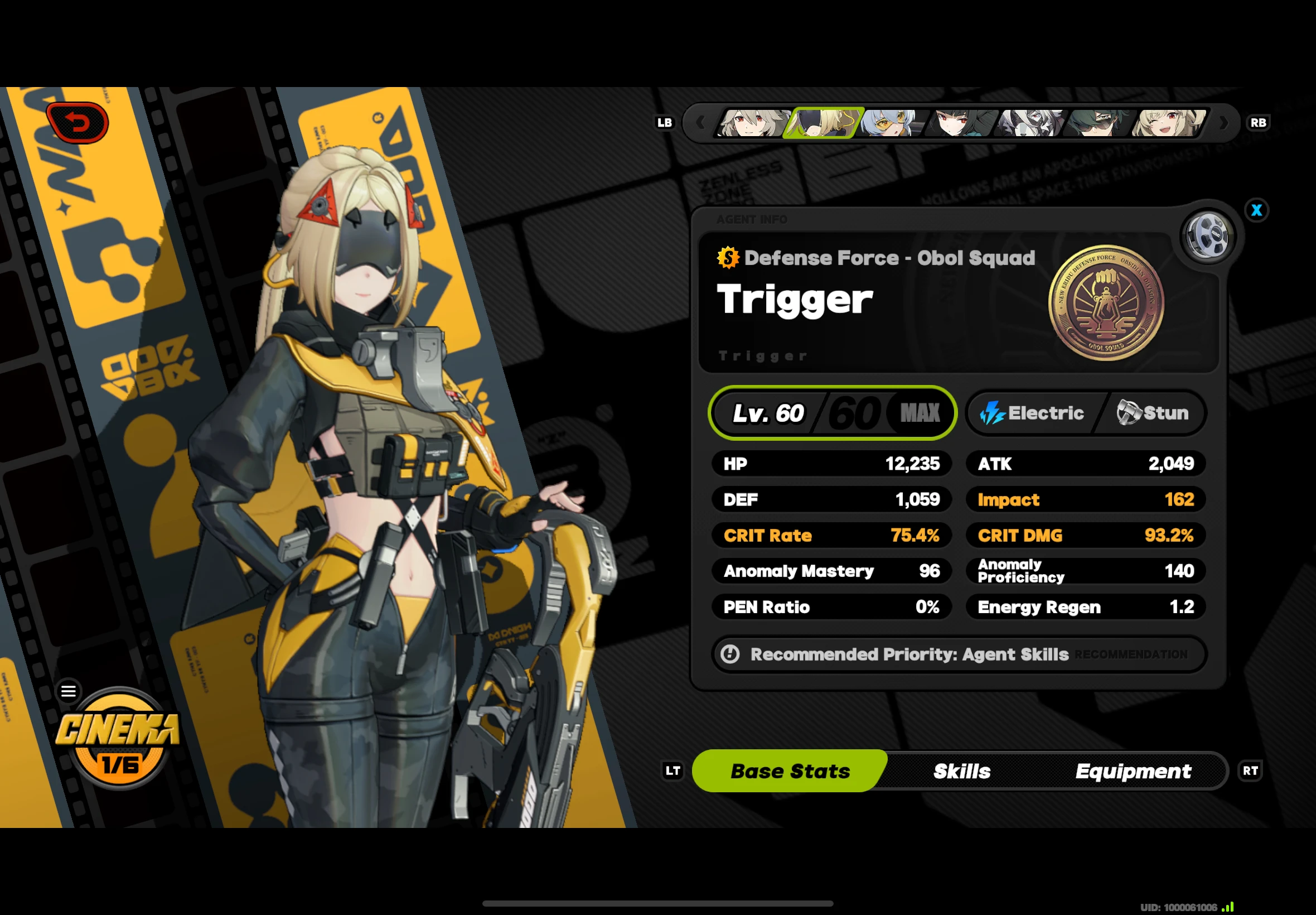Viewport: 1316px width, 915px height.
Task: Click the exclamation icon on Recommended Priority banner
Action: (730, 654)
